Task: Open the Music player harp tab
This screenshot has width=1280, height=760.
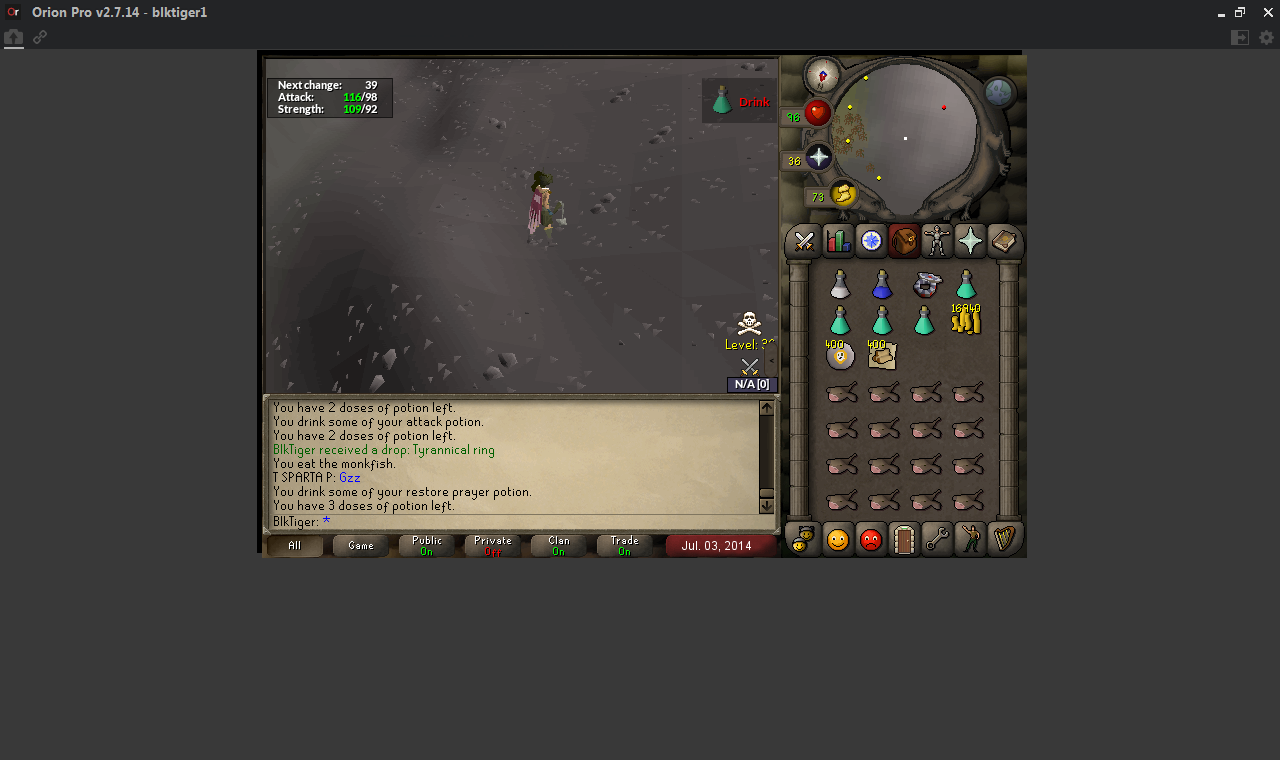Action: tap(1004, 539)
